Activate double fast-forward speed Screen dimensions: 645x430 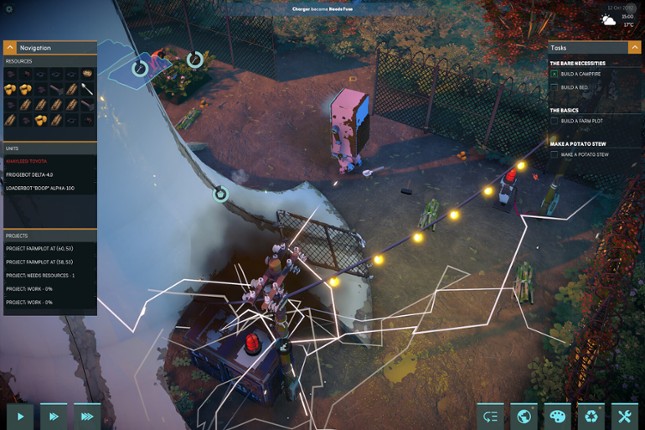point(53,415)
